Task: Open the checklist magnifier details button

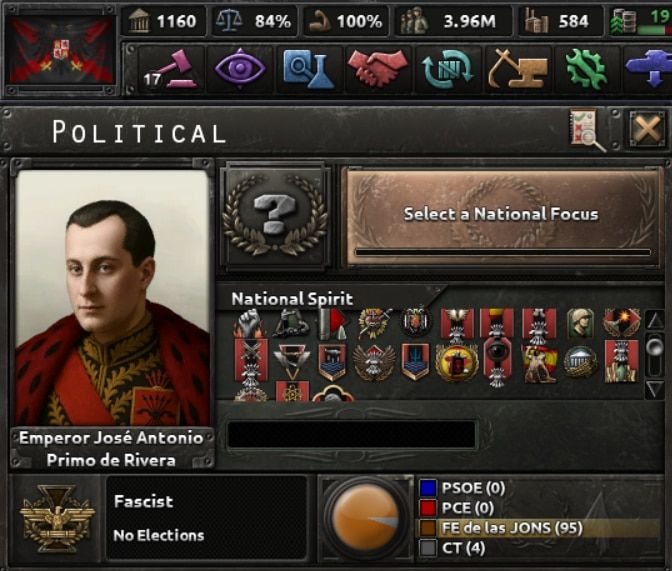Action: pyautogui.click(x=587, y=130)
